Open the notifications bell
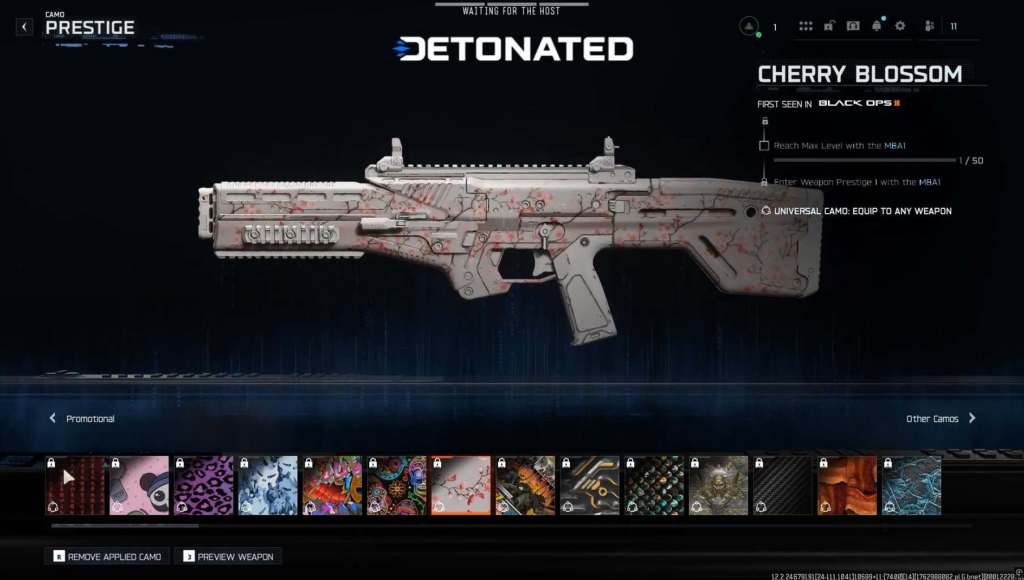This screenshot has height=580, width=1024. (877, 26)
